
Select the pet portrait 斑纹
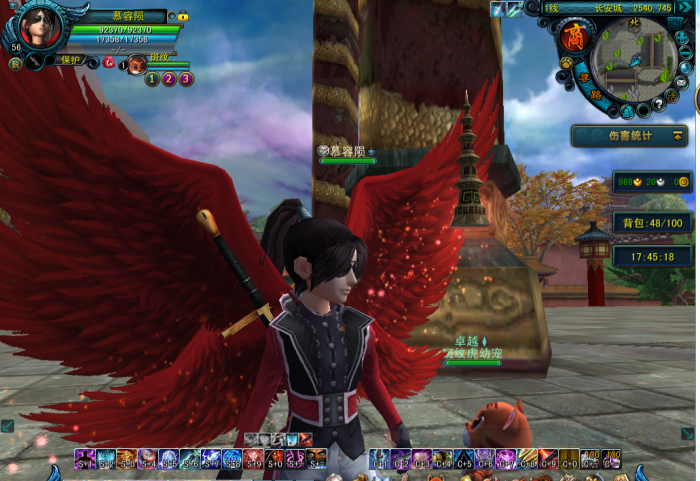point(136,64)
